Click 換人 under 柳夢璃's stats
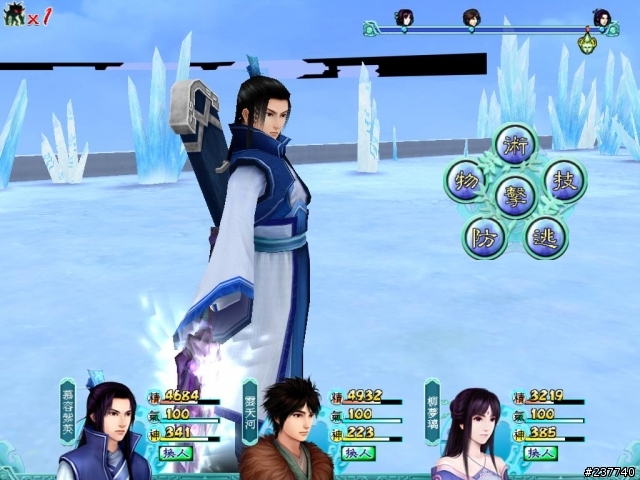This screenshot has width=640, height=480. 541,453
